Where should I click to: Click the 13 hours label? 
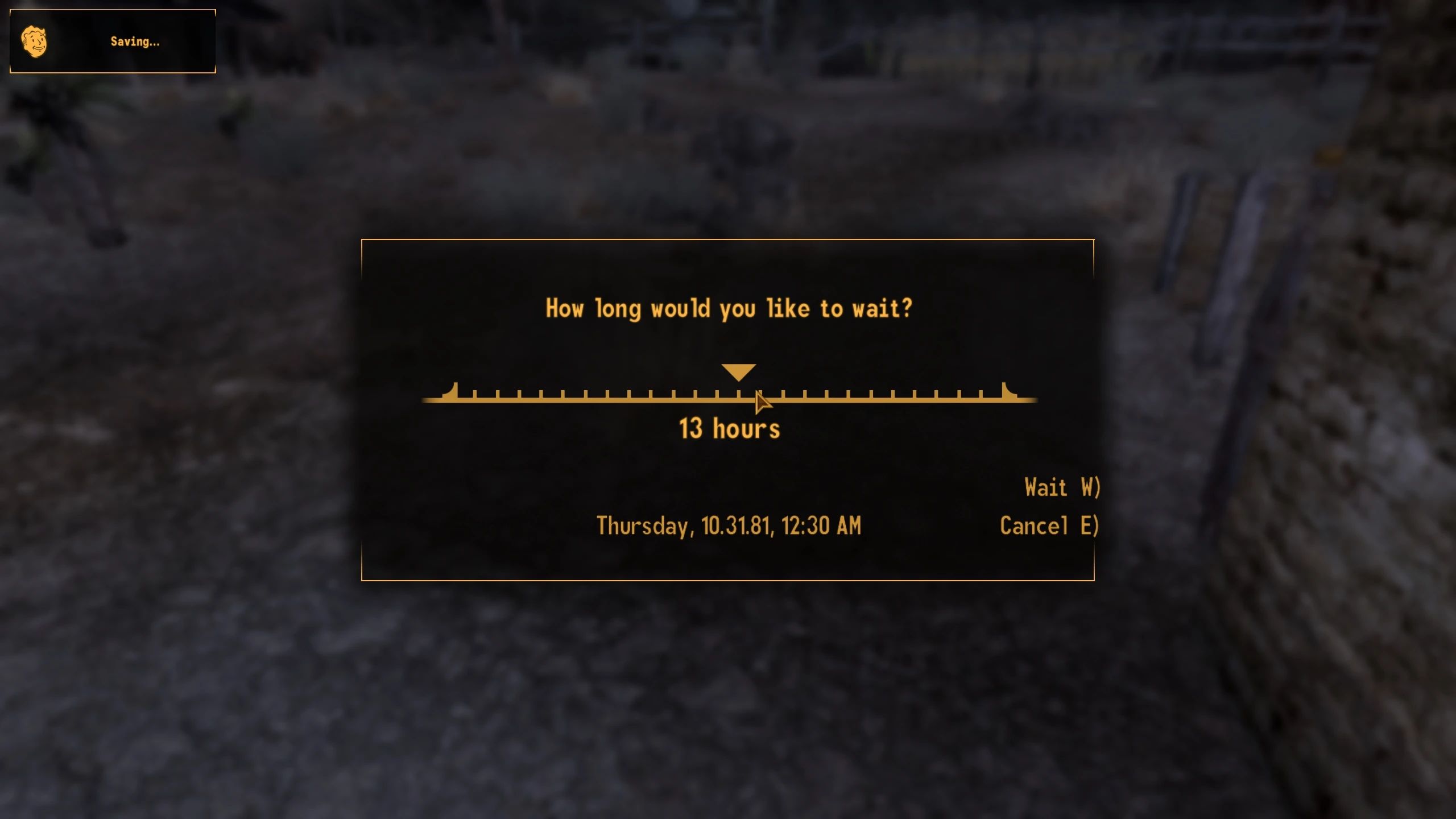coord(730,429)
